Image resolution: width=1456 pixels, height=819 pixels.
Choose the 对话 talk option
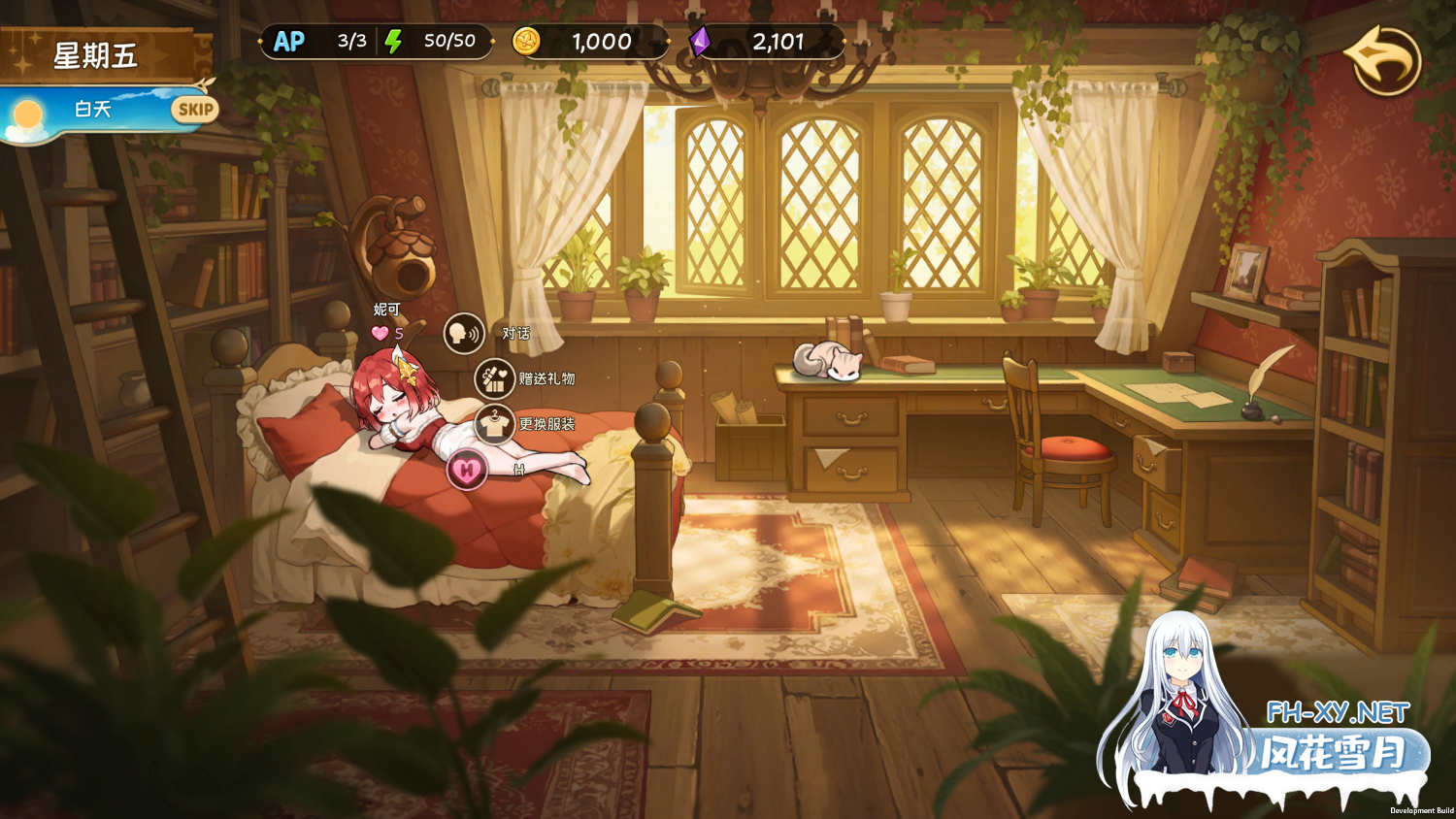(465, 334)
